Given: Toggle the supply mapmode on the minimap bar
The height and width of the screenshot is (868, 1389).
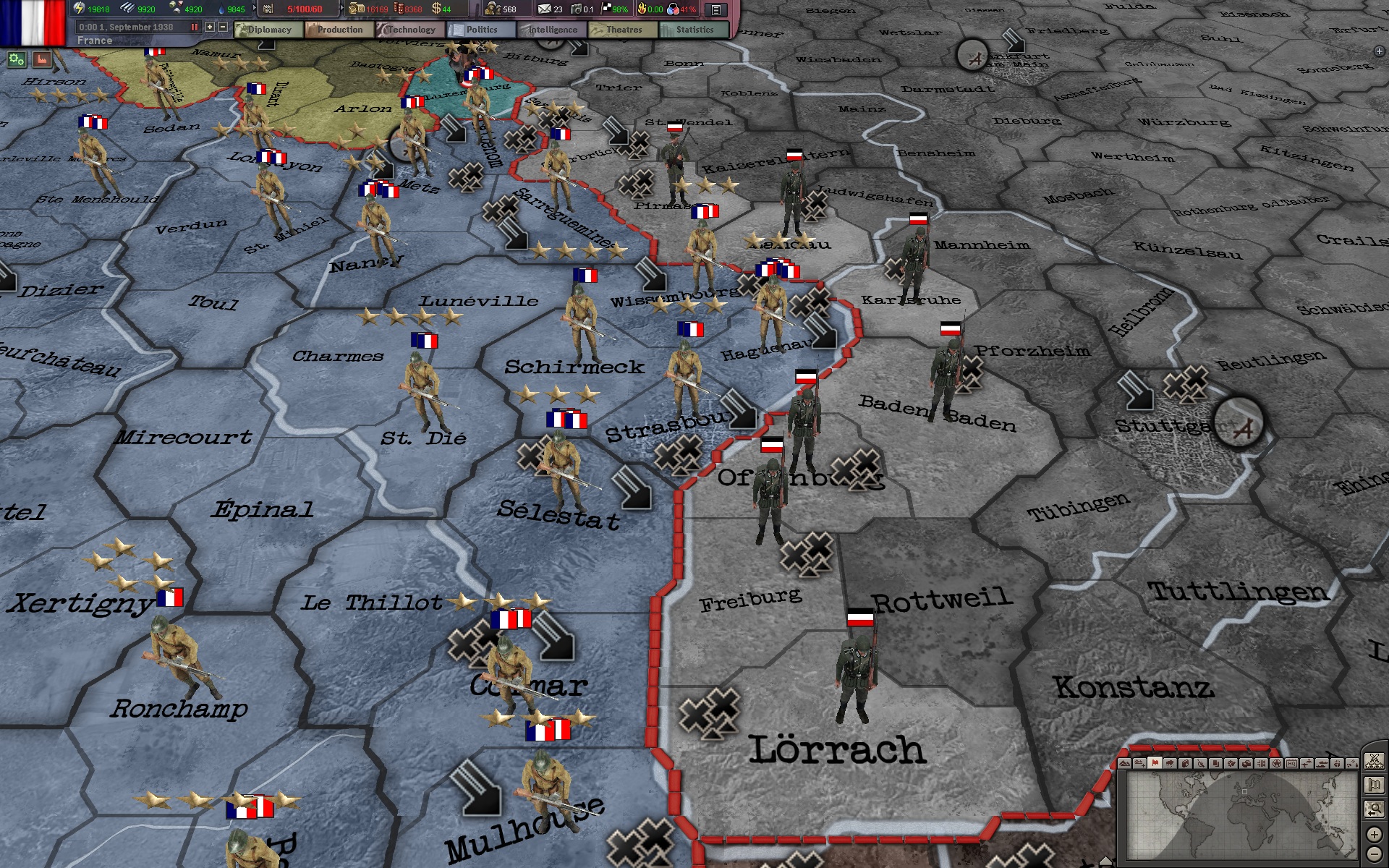Looking at the screenshot, I should coord(1246,763).
